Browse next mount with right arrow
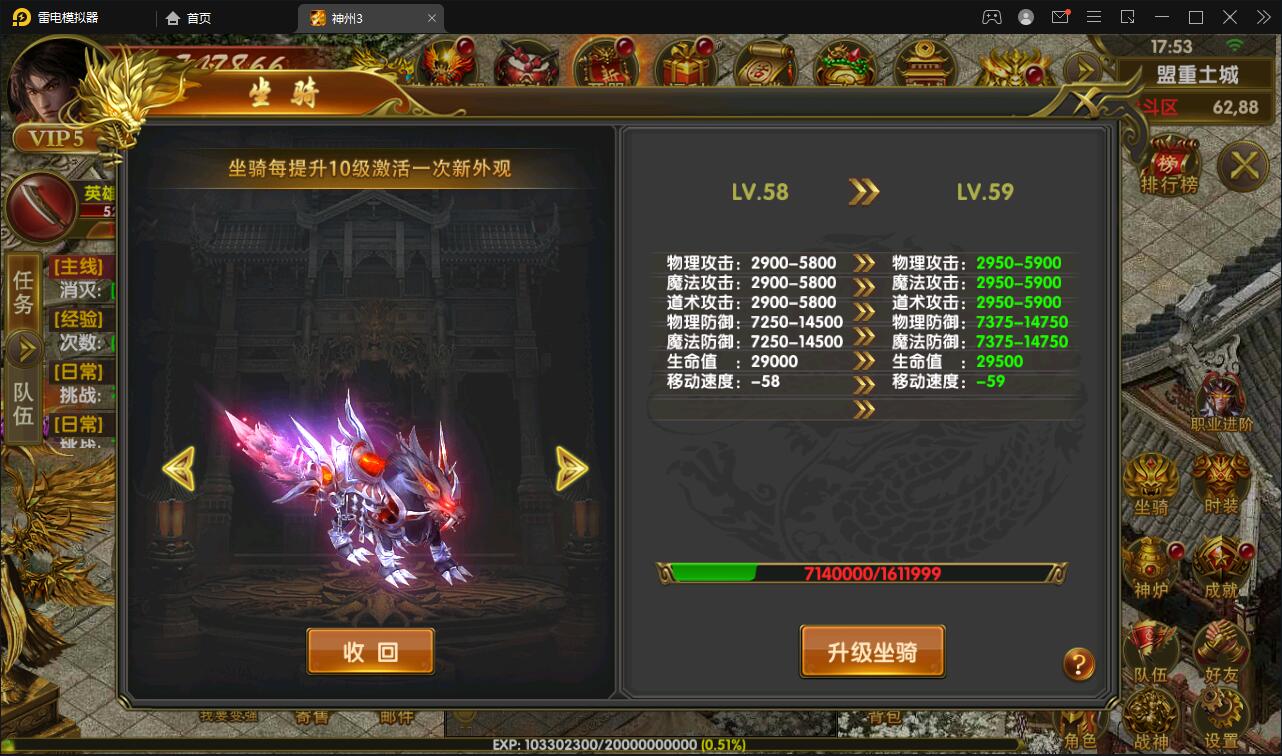 (572, 468)
